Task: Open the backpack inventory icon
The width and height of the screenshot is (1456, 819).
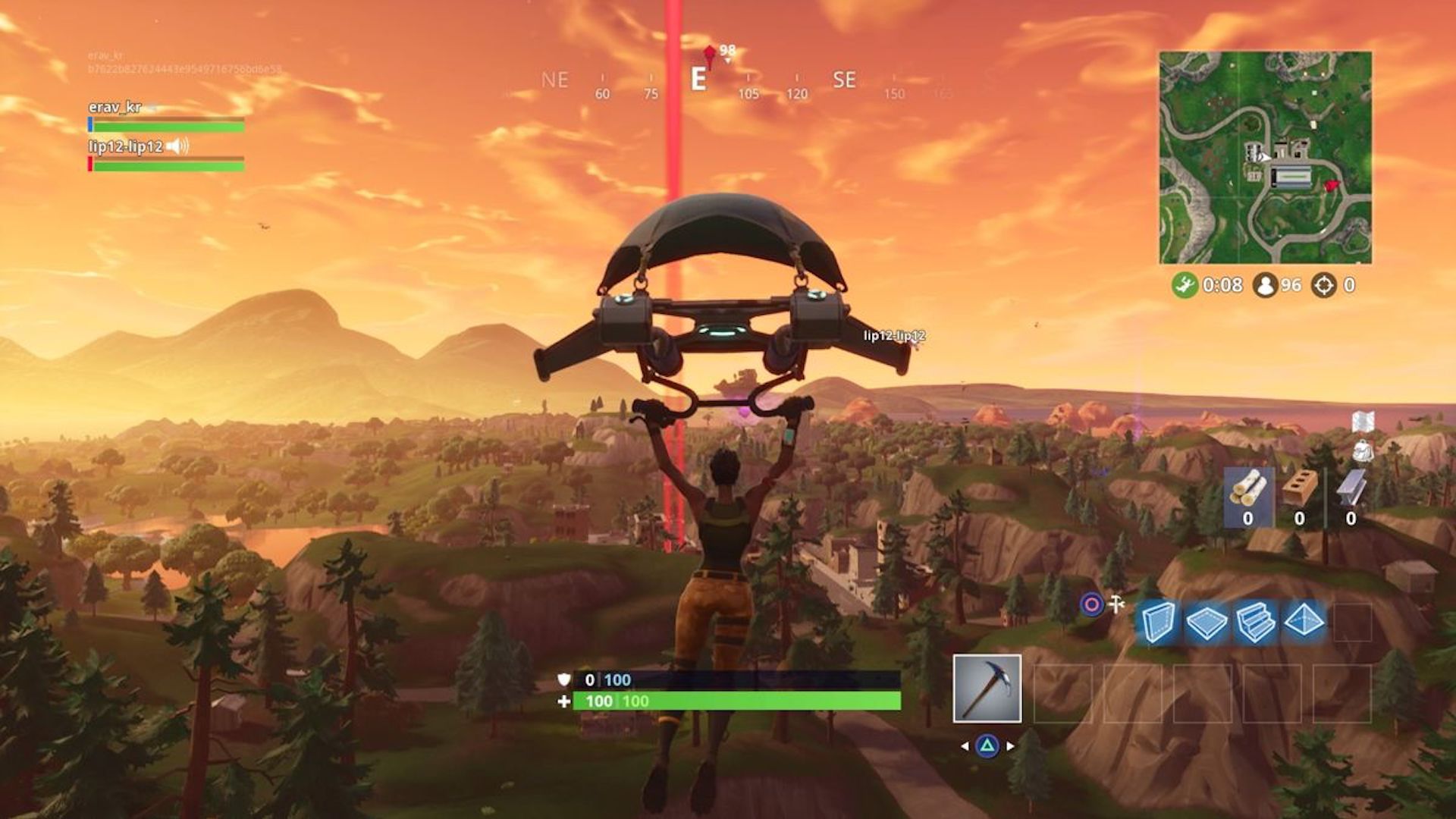Action: [x=1363, y=451]
